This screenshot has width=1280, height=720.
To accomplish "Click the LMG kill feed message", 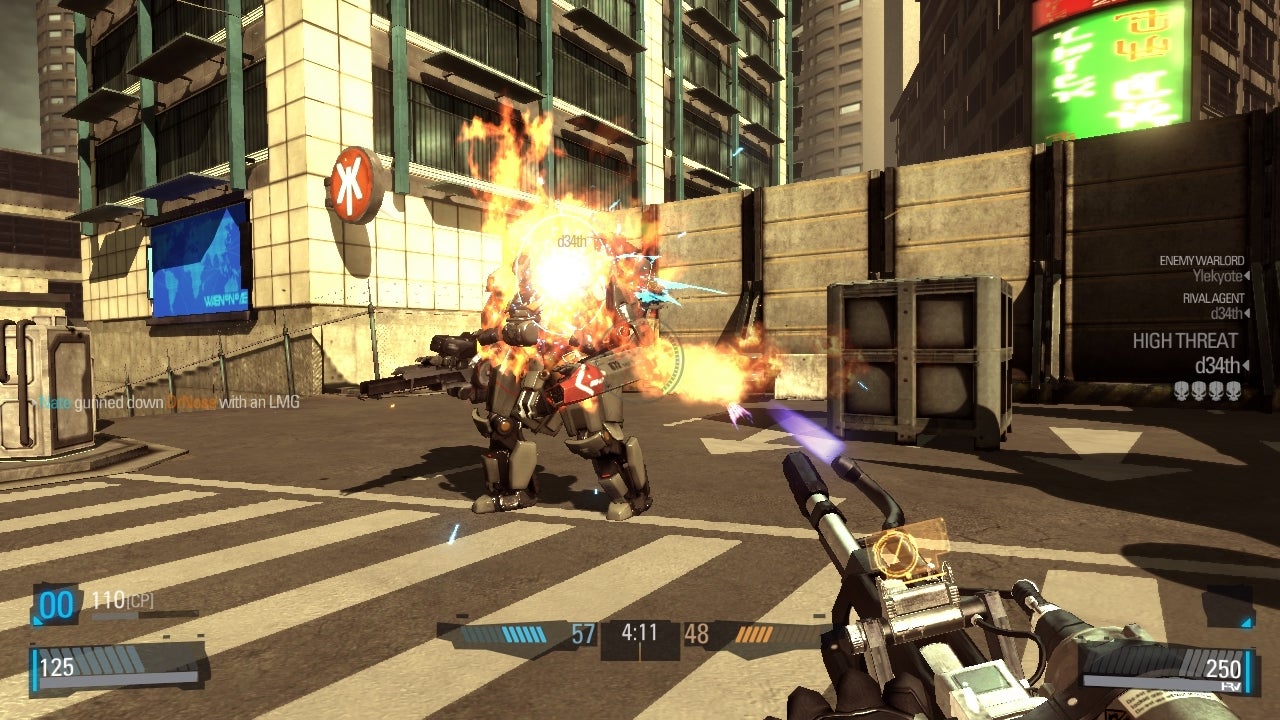I will [168, 403].
